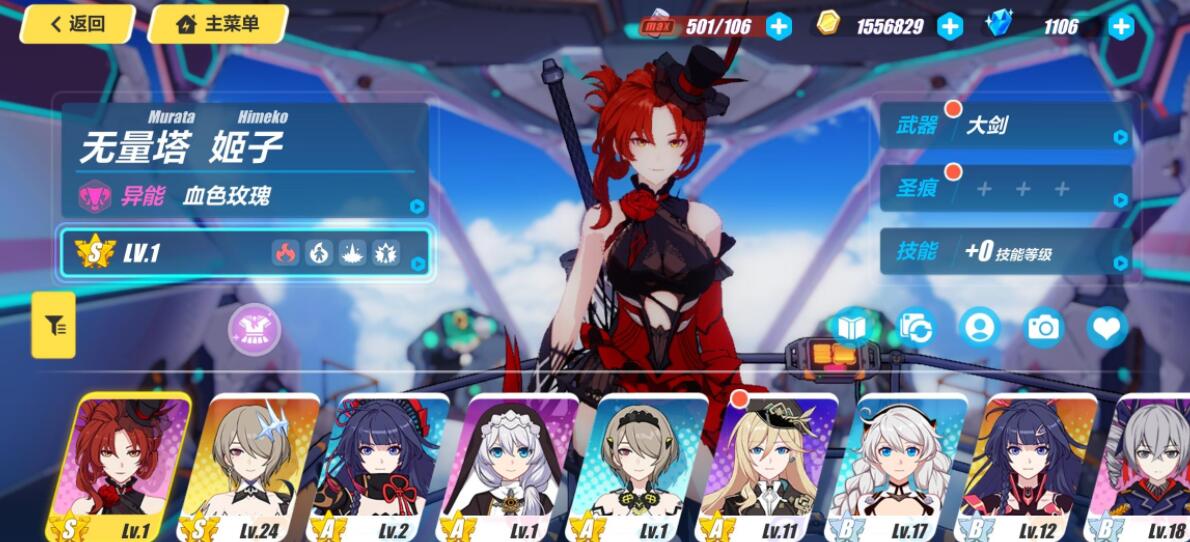Image resolution: width=1190 pixels, height=542 pixels.
Task: Open the 主菜单 main menu
Action: [x=218, y=24]
